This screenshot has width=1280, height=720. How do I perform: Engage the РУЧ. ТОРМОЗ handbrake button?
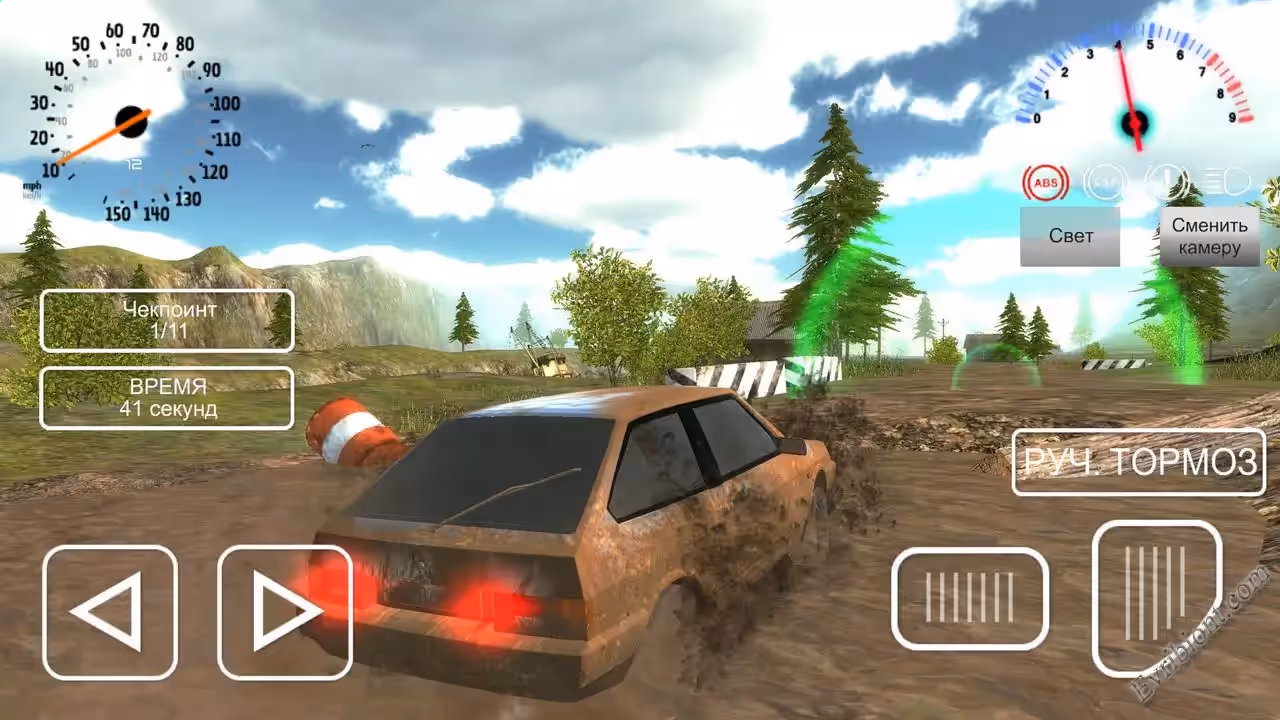(1139, 462)
